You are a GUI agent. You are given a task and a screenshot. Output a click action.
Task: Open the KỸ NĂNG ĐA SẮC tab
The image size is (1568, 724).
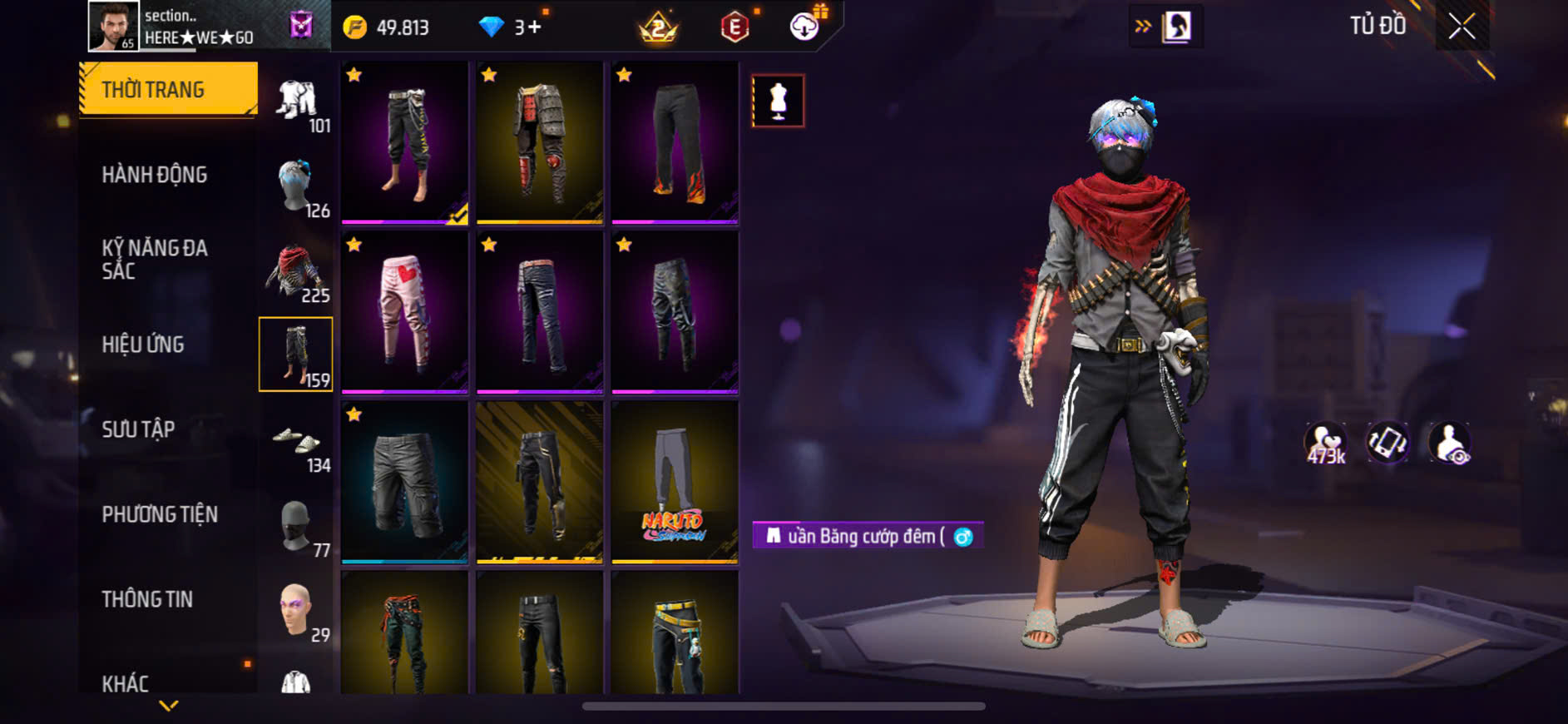pyautogui.click(x=155, y=259)
